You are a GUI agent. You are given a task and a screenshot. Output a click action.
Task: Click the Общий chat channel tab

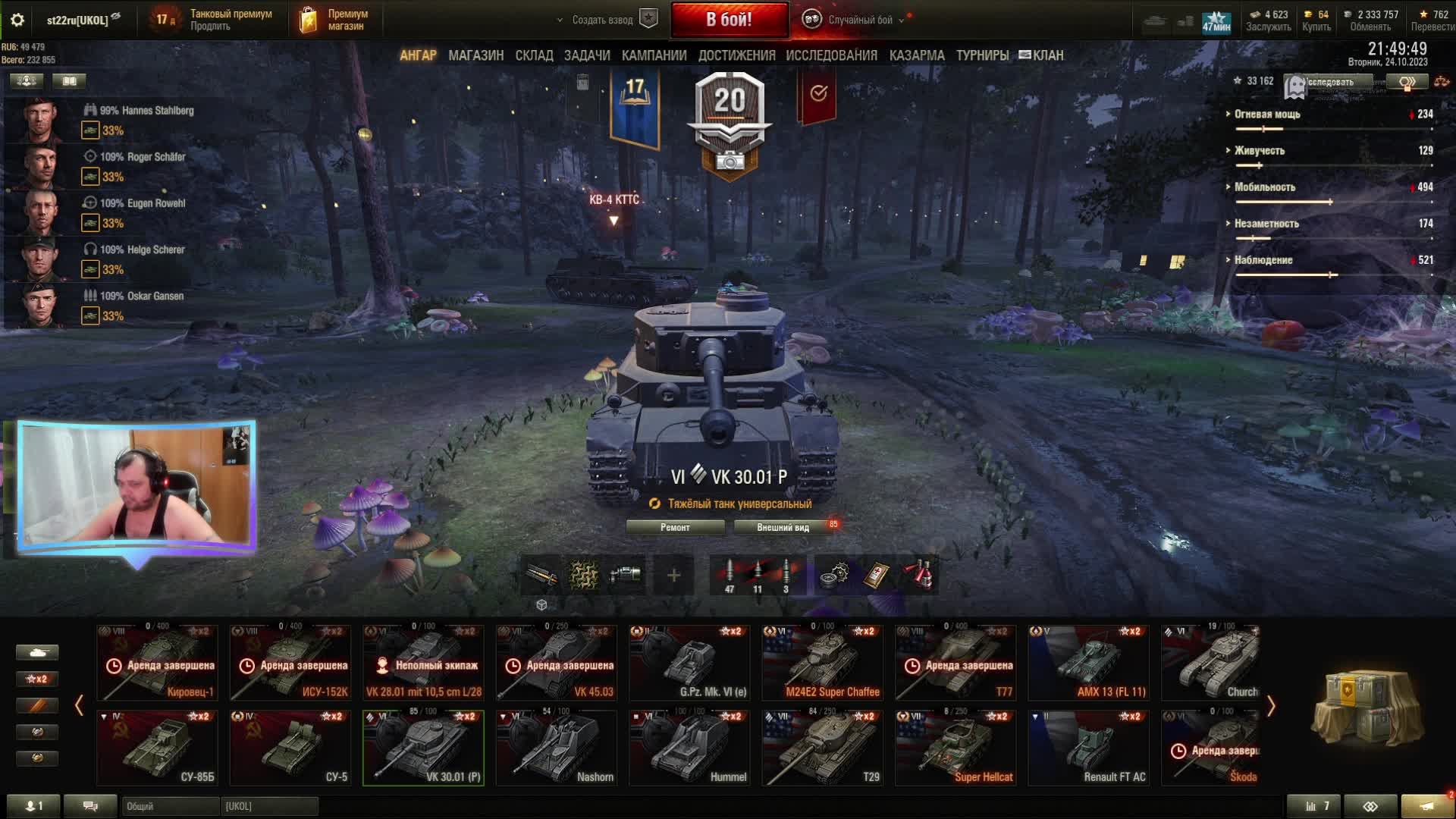point(170,806)
